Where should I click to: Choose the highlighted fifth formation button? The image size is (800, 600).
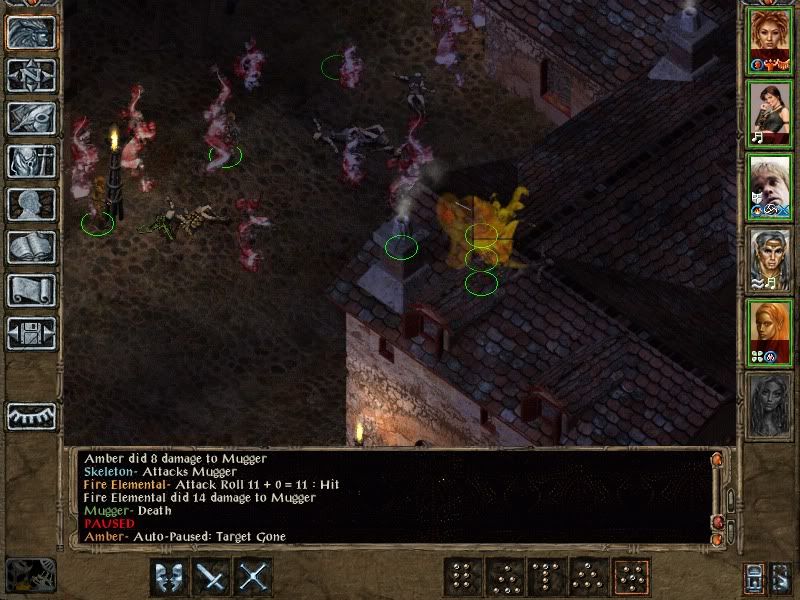tap(630, 577)
